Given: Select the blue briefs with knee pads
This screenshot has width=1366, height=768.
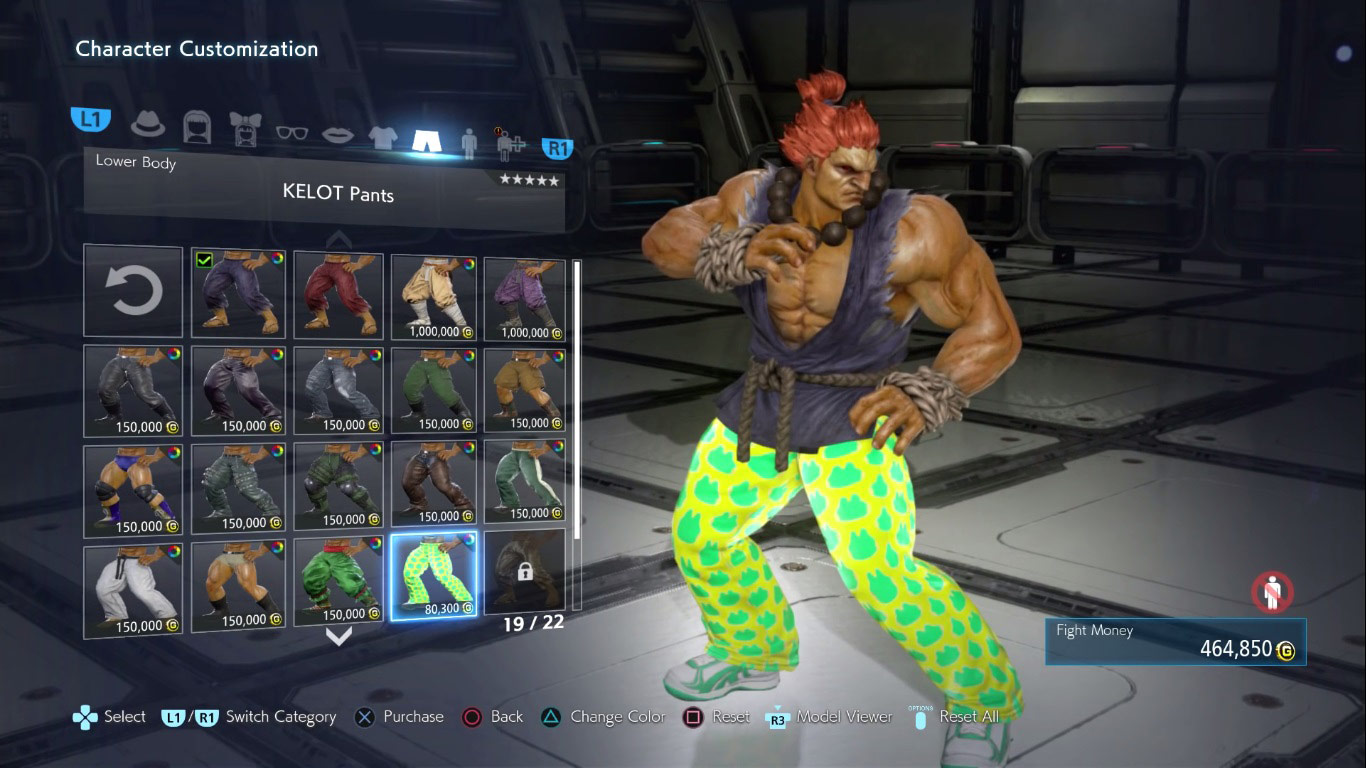Looking at the screenshot, I should (133, 489).
